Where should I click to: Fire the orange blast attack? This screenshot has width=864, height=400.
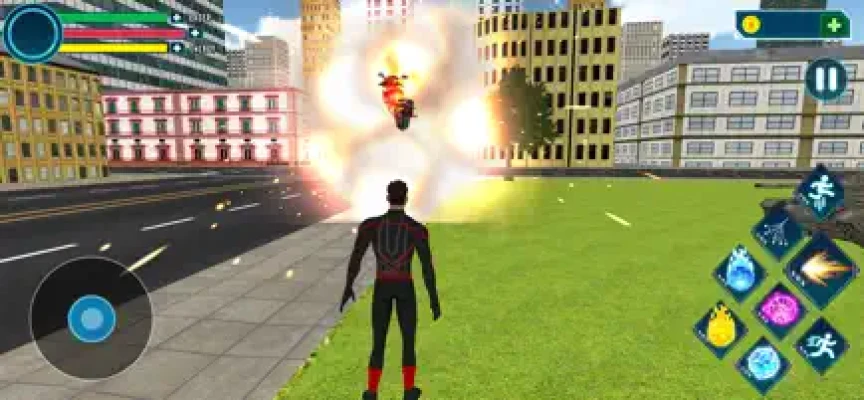point(822,270)
